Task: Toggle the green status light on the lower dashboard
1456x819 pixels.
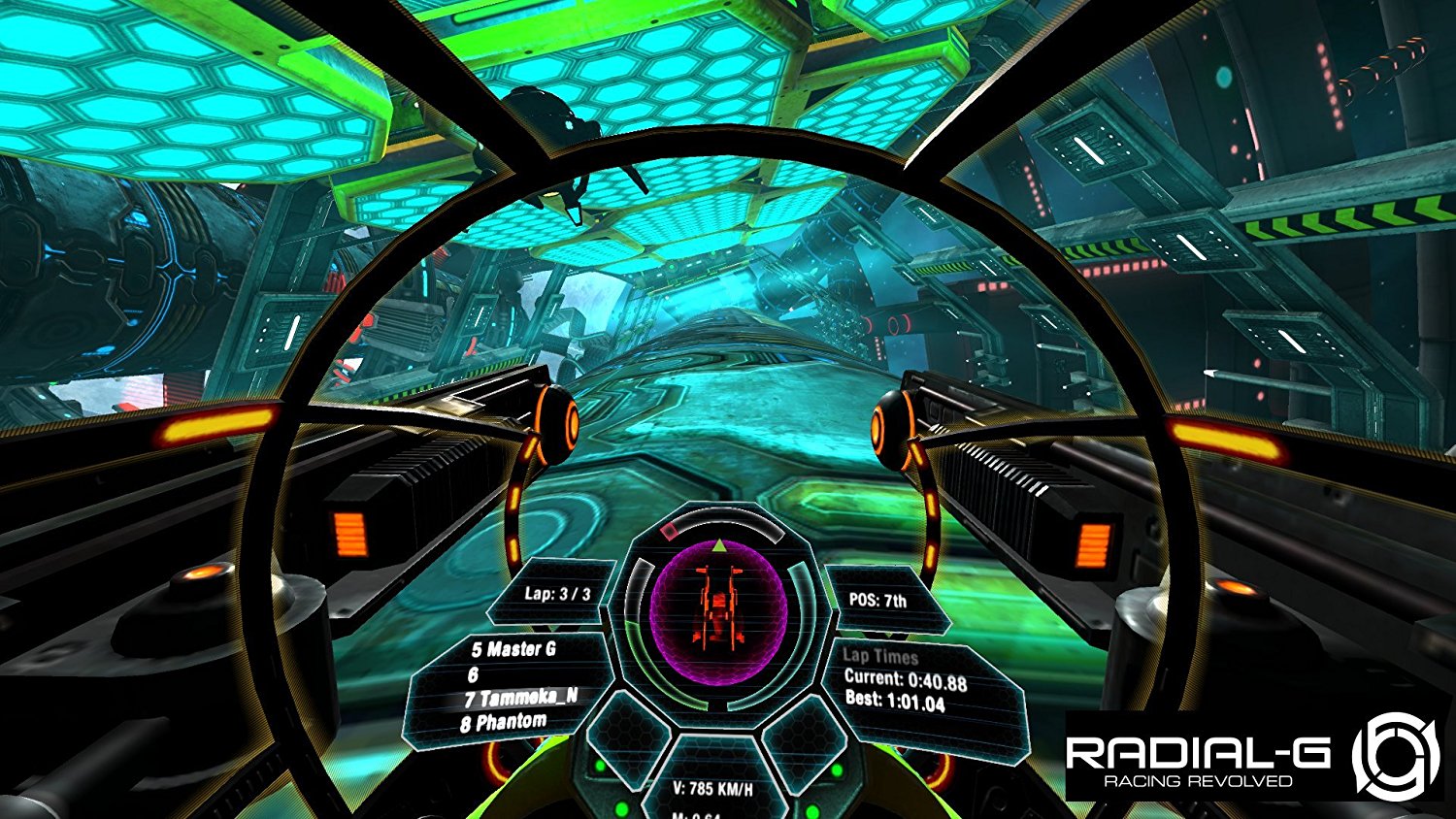Action: (x=619, y=808)
